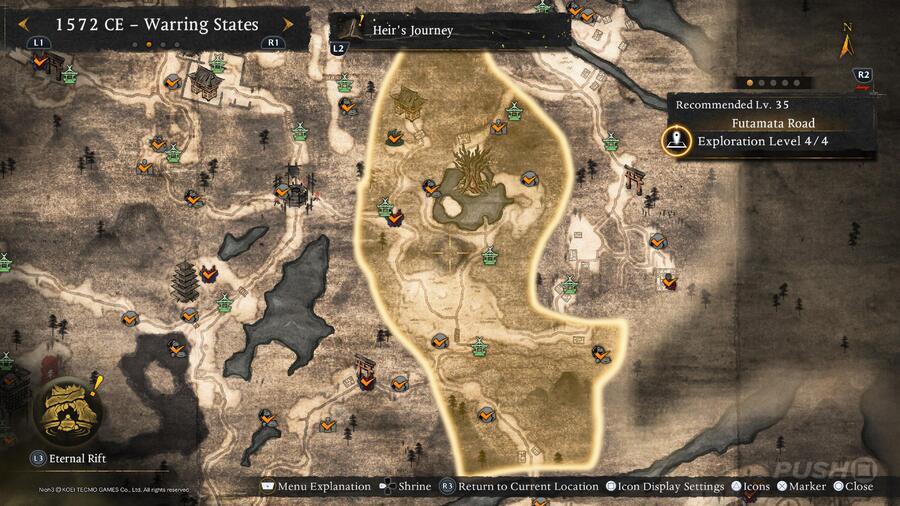The height and width of the screenshot is (506, 900).
Task: Click the north compass arrow indicator
Action: point(846,45)
